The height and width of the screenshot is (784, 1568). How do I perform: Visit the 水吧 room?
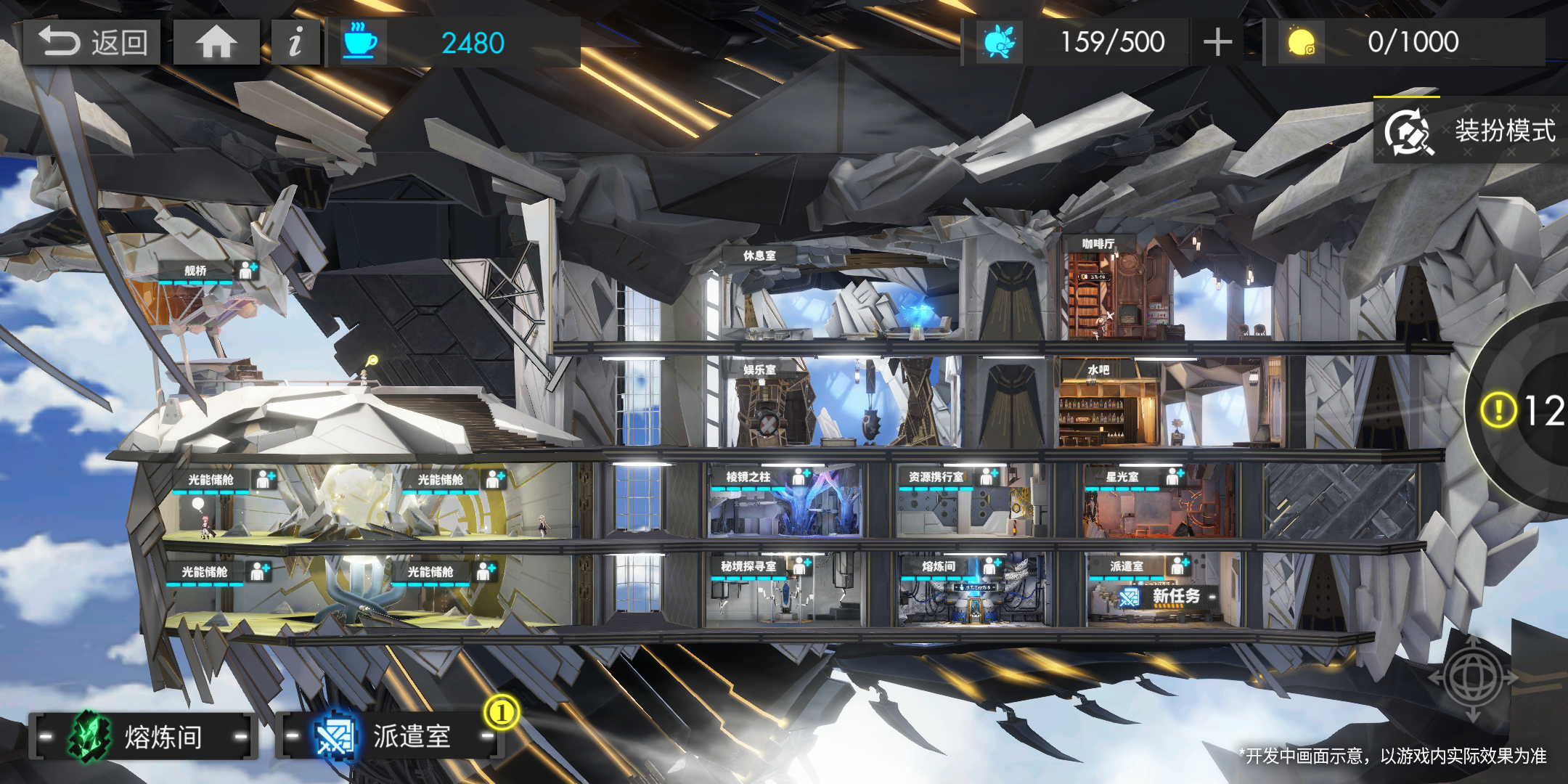1098,370
